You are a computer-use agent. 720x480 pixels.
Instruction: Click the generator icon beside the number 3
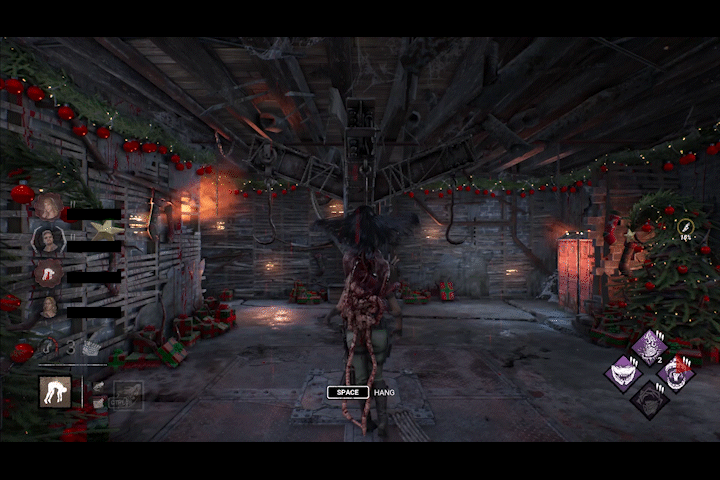pyautogui.click(x=92, y=348)
